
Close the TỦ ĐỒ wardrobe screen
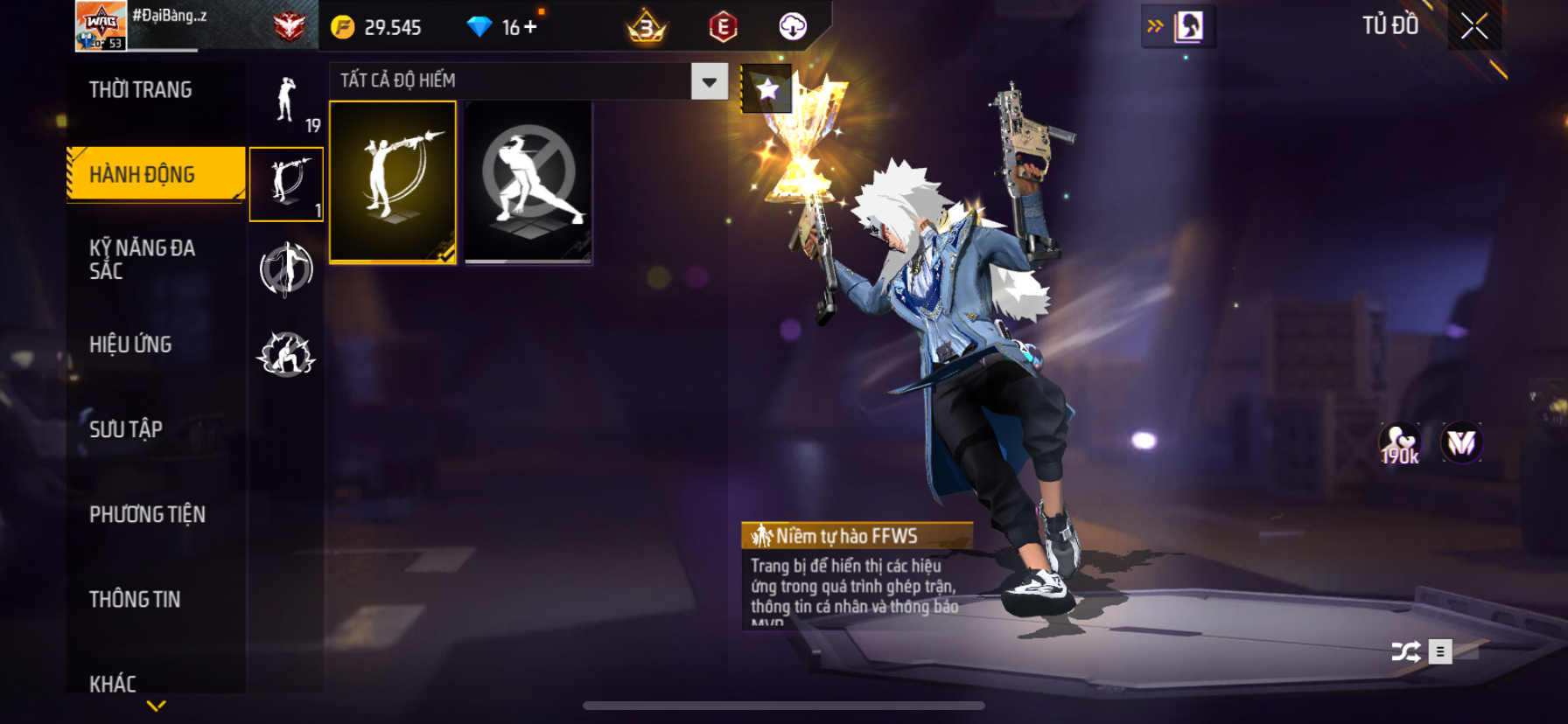[1474, 26]
